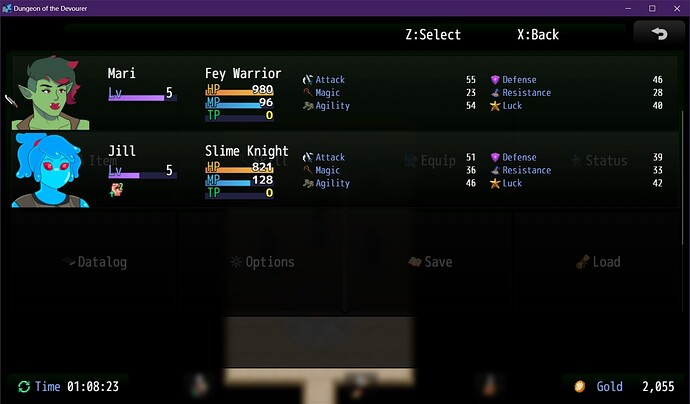Screen dimensions: 690x404
Task: Click the back arrow button
Action: (x=659, y=33)
